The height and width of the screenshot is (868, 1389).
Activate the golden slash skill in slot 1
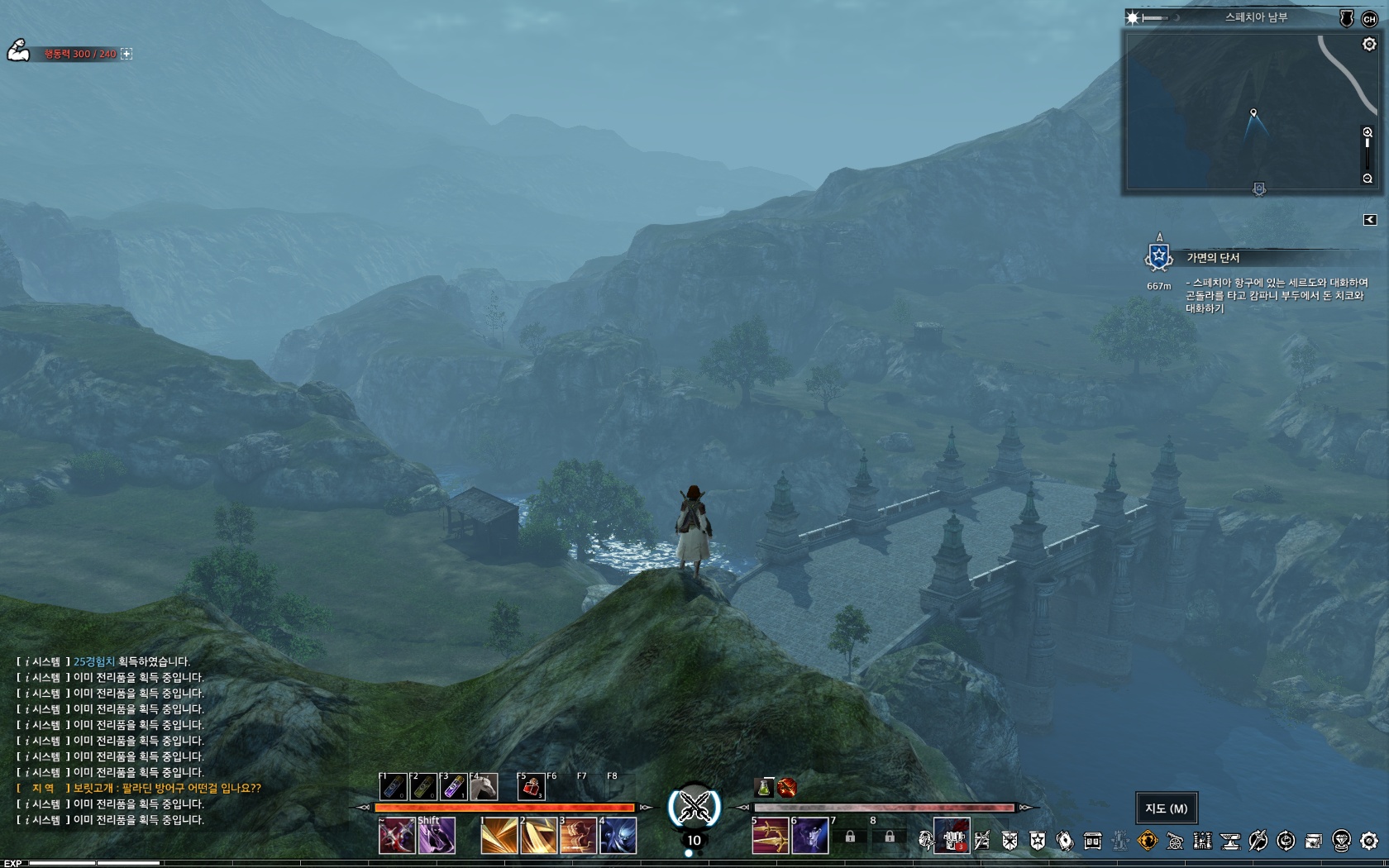(499, 837)
